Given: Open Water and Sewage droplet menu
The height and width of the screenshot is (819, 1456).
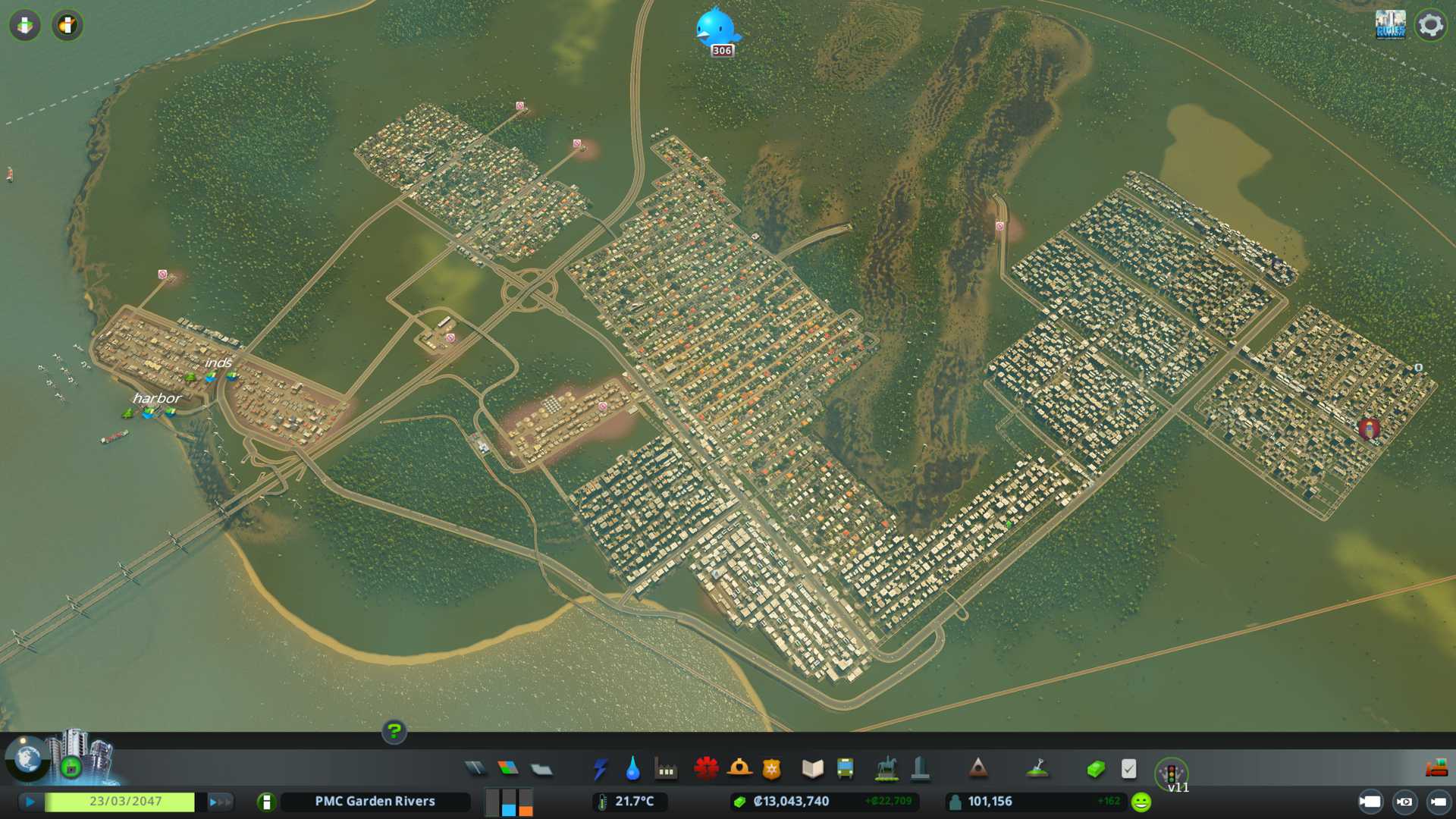Looking at the screenshot, I should [x=632, y=769].
